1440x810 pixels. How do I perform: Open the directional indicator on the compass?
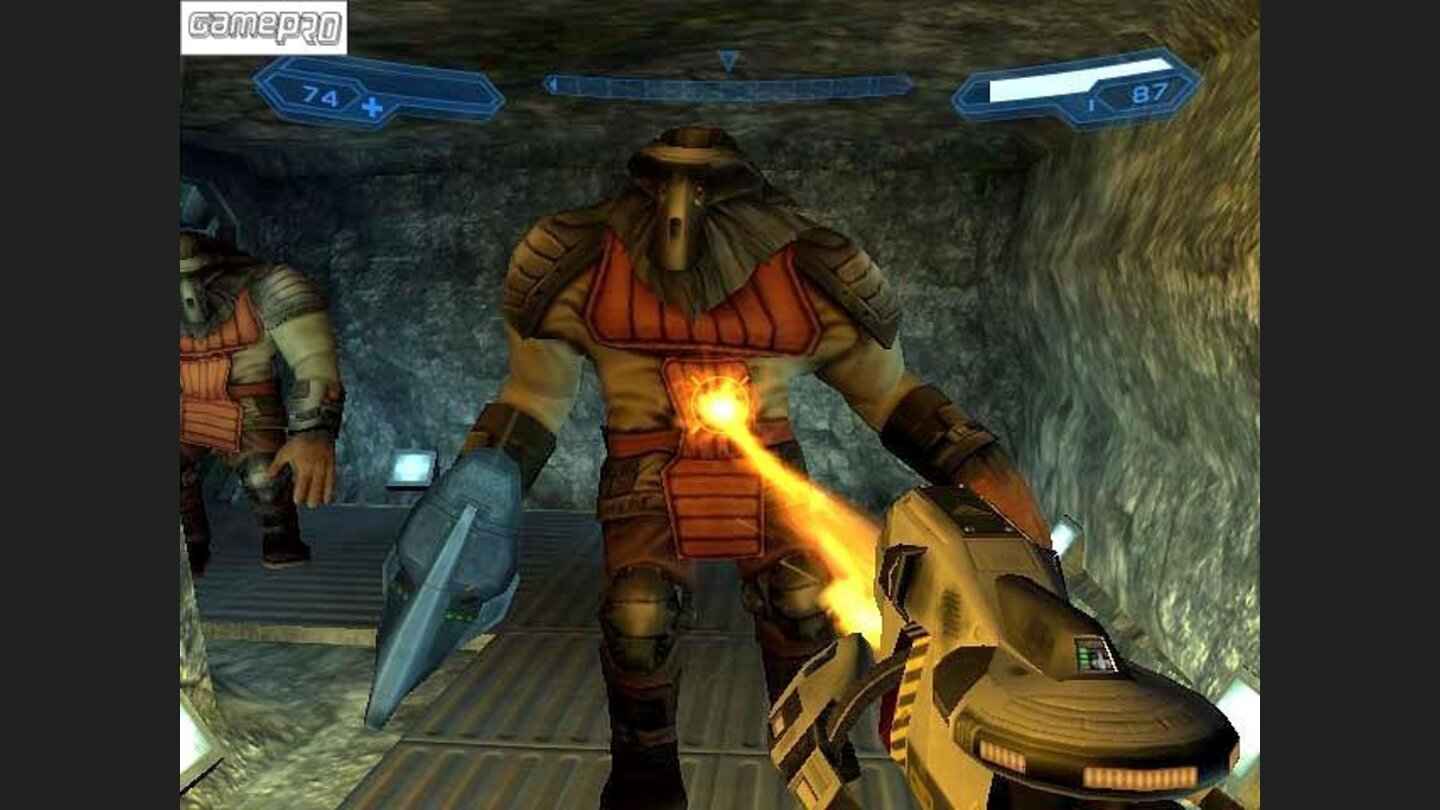[x=729, y=58]
